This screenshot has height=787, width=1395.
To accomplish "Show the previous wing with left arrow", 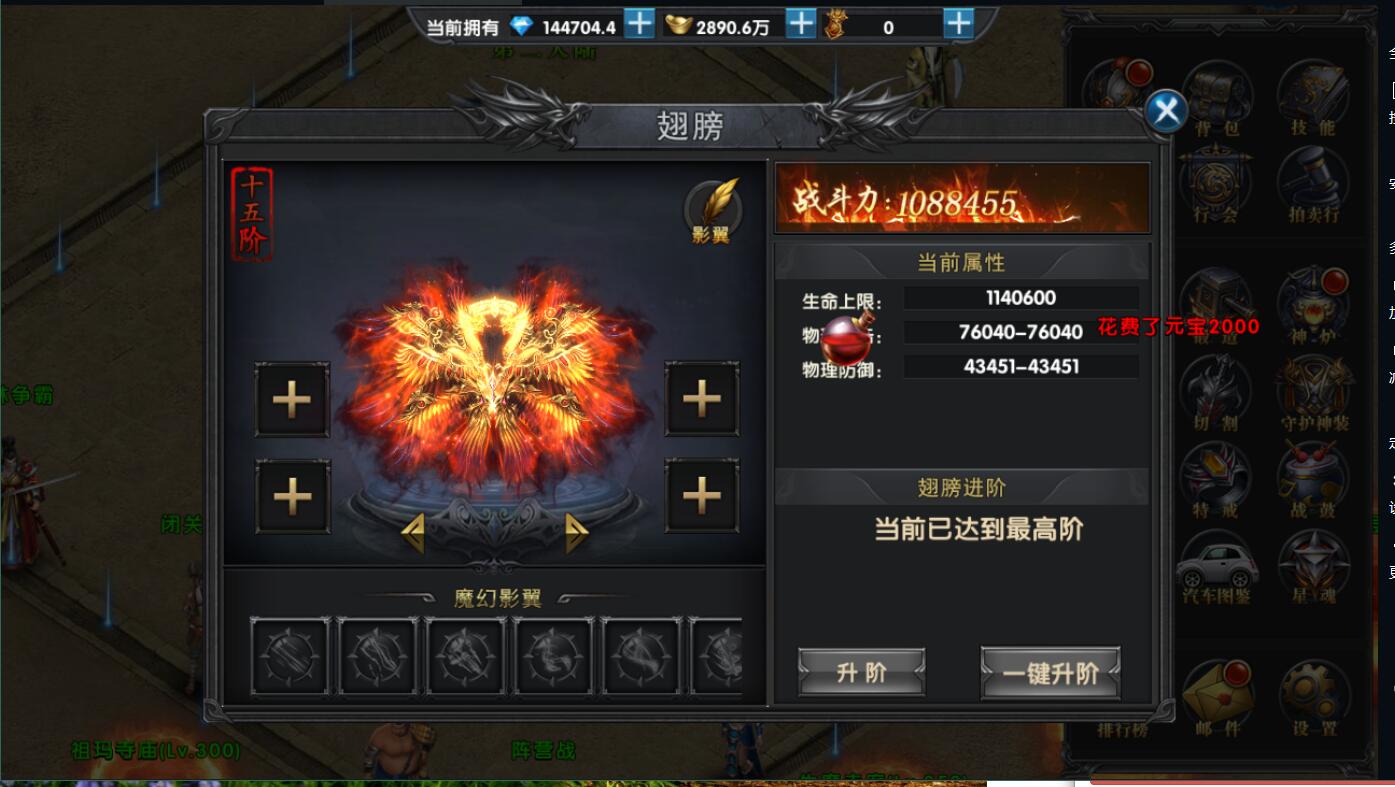I will click(x=412, y=533).
